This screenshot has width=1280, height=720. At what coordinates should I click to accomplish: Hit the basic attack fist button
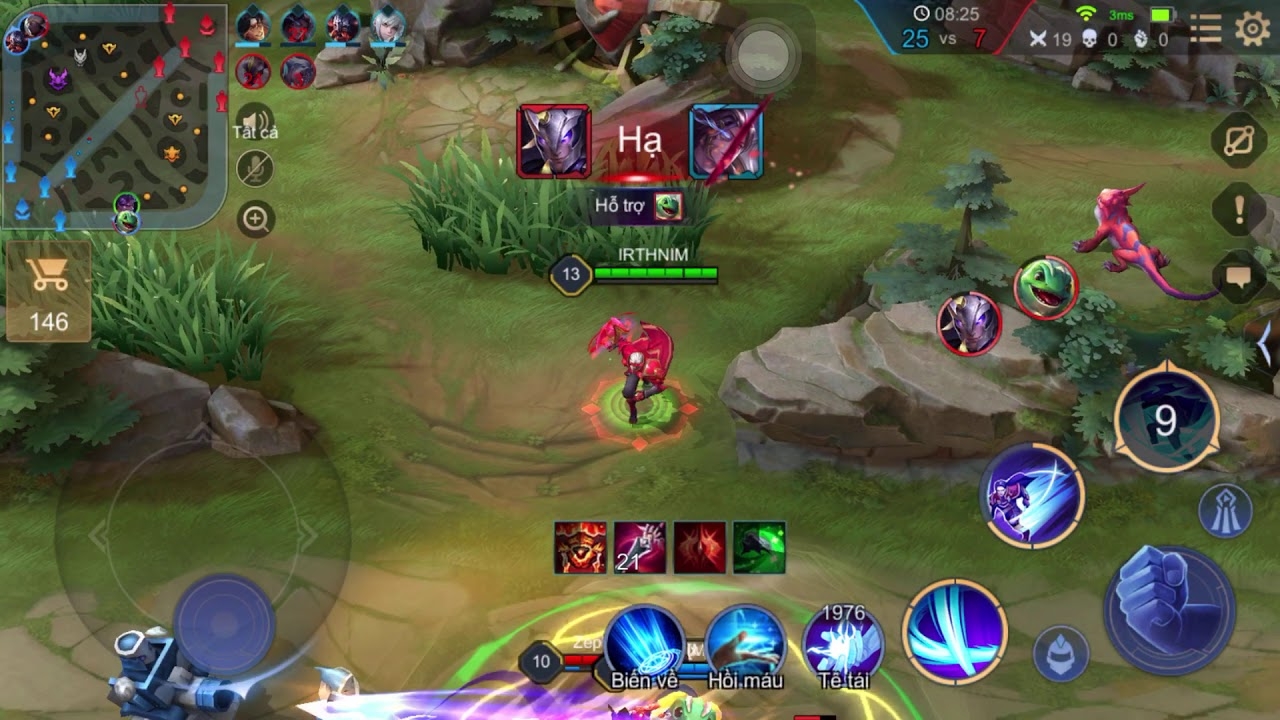point(1169,609)
